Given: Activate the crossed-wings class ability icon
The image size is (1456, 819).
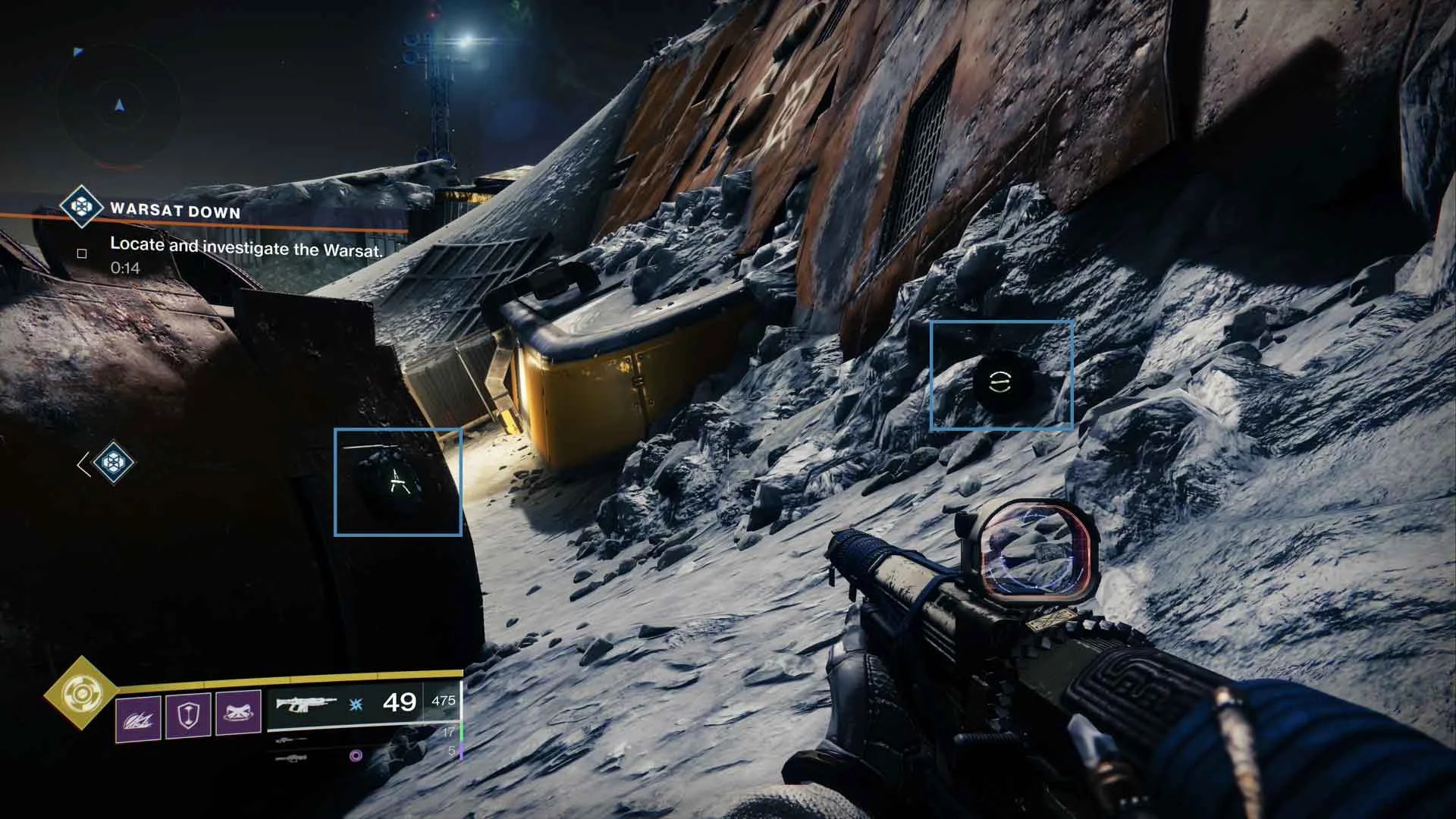Looking at the screenshot, I should pos(238,714).
